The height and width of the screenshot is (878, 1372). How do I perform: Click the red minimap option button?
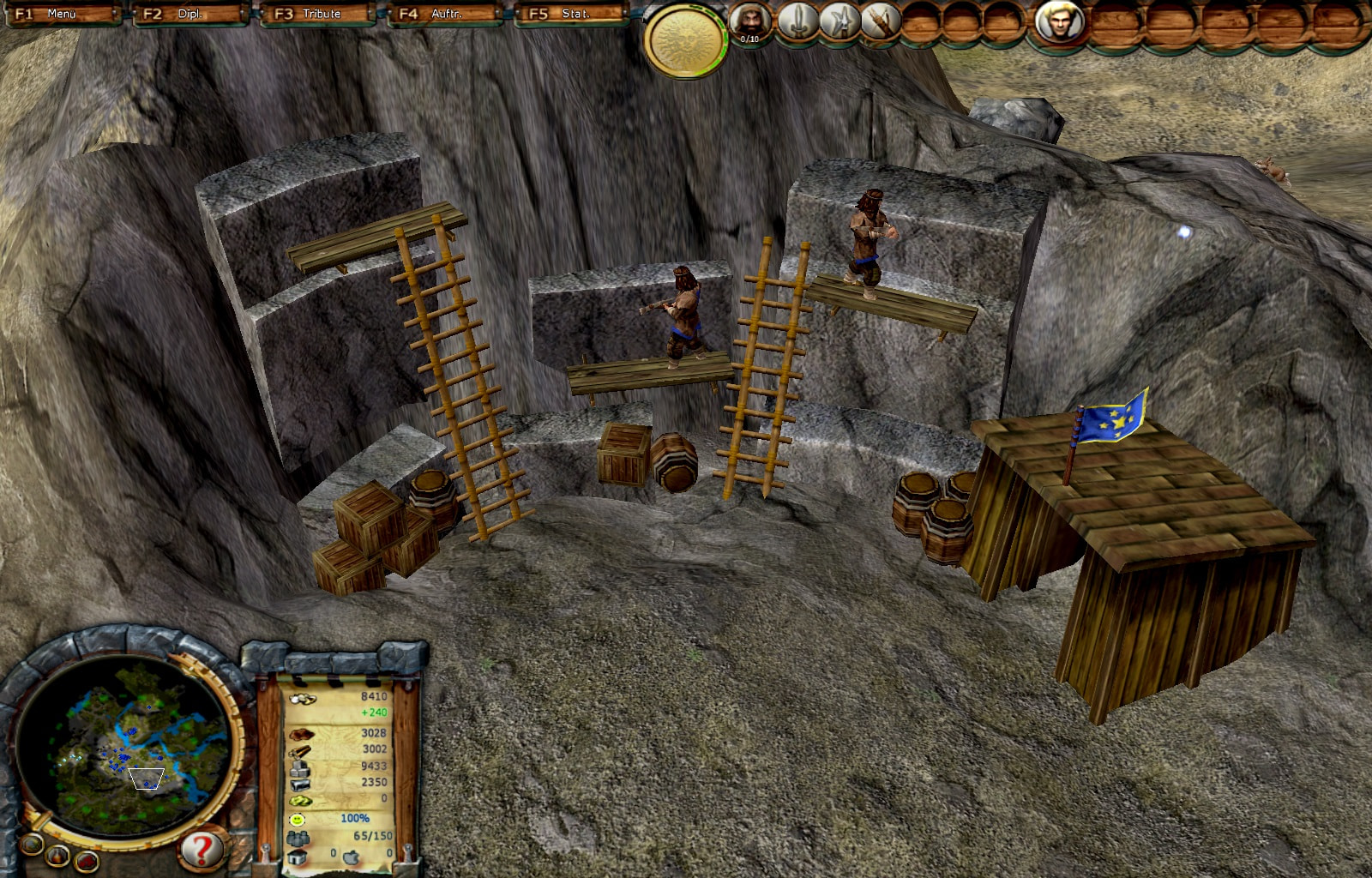(x=87, y=860)
